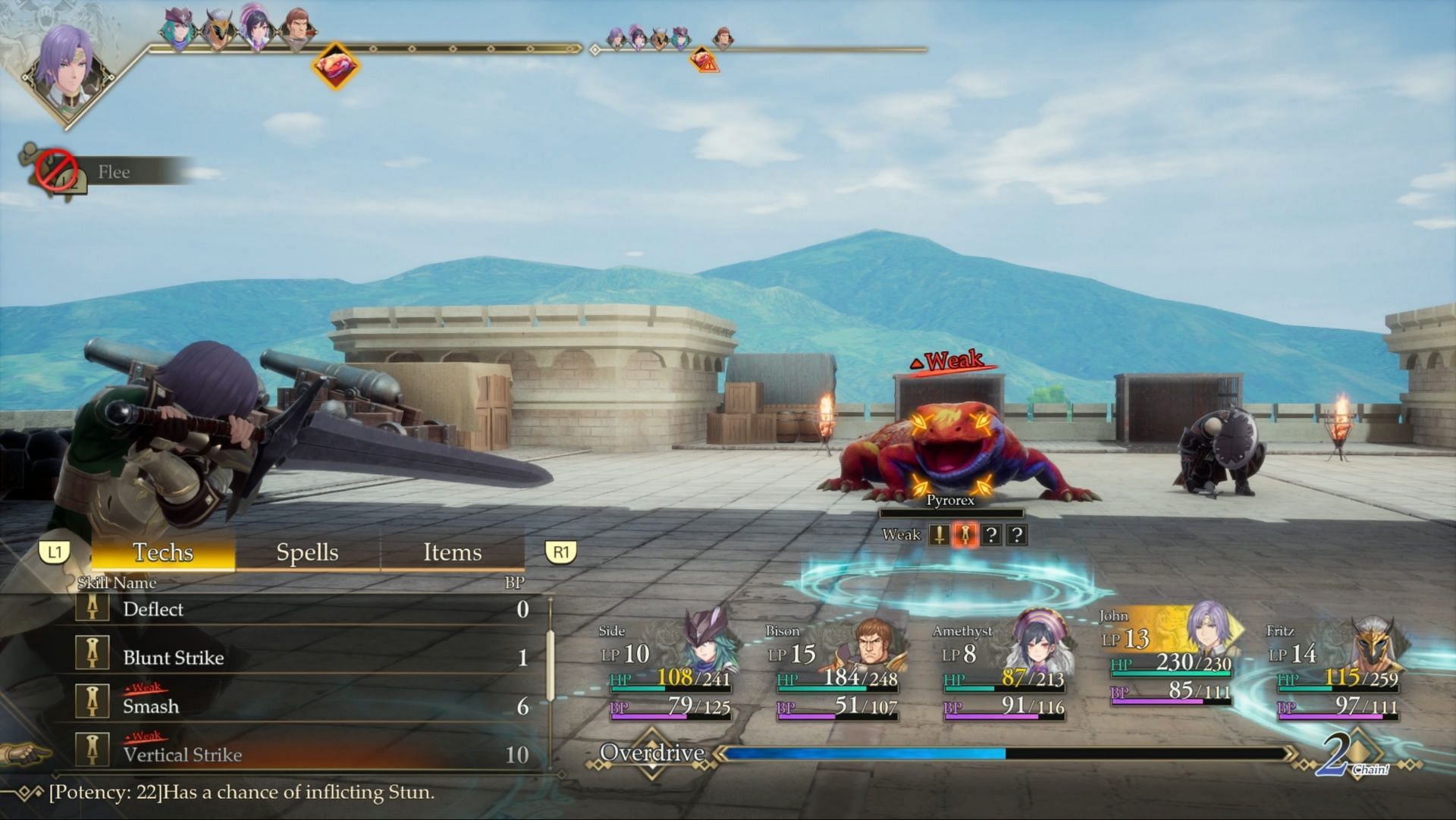Click the highlighted blunt weakness icon
Viewport: 1456px width, 820px height.
(x=965, y=535)
